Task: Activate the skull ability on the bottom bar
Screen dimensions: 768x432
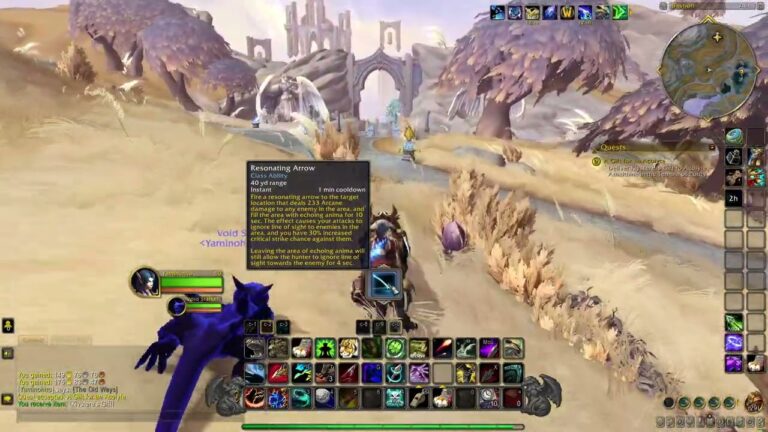Action: pos(395,397)
